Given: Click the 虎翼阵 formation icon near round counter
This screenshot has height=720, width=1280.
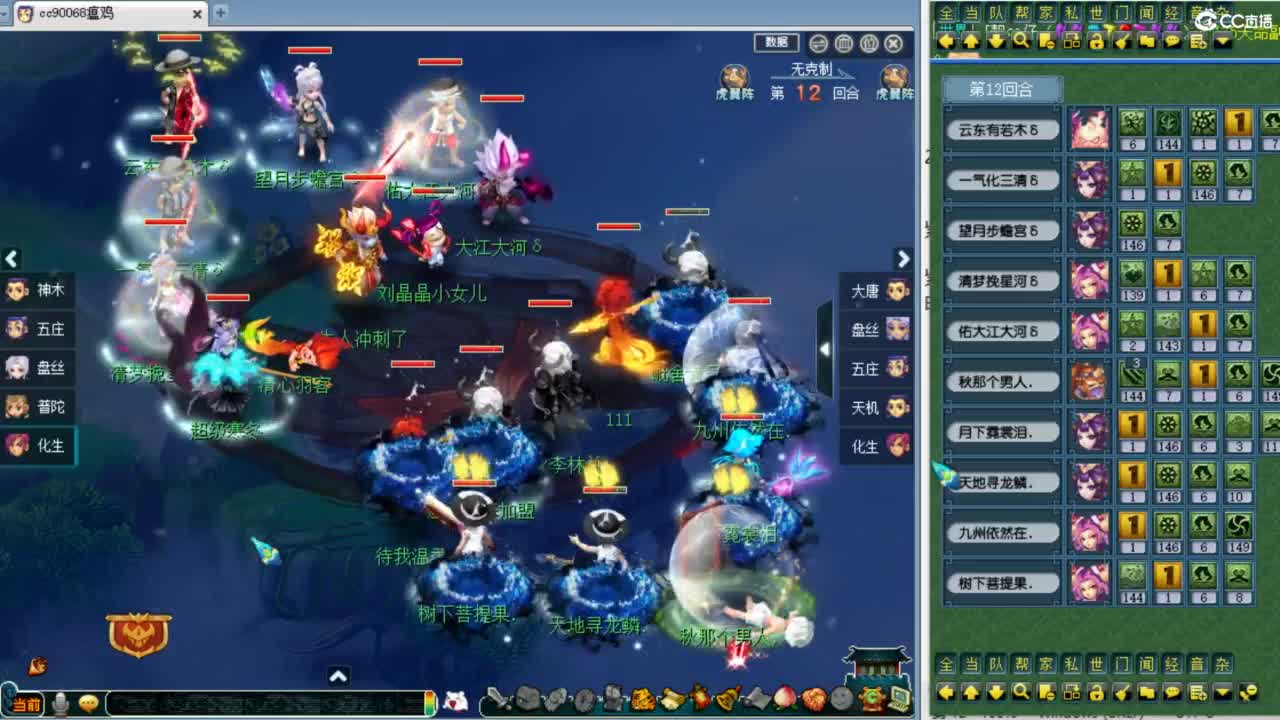Looking at the screenshot, I should pos(735,78).
